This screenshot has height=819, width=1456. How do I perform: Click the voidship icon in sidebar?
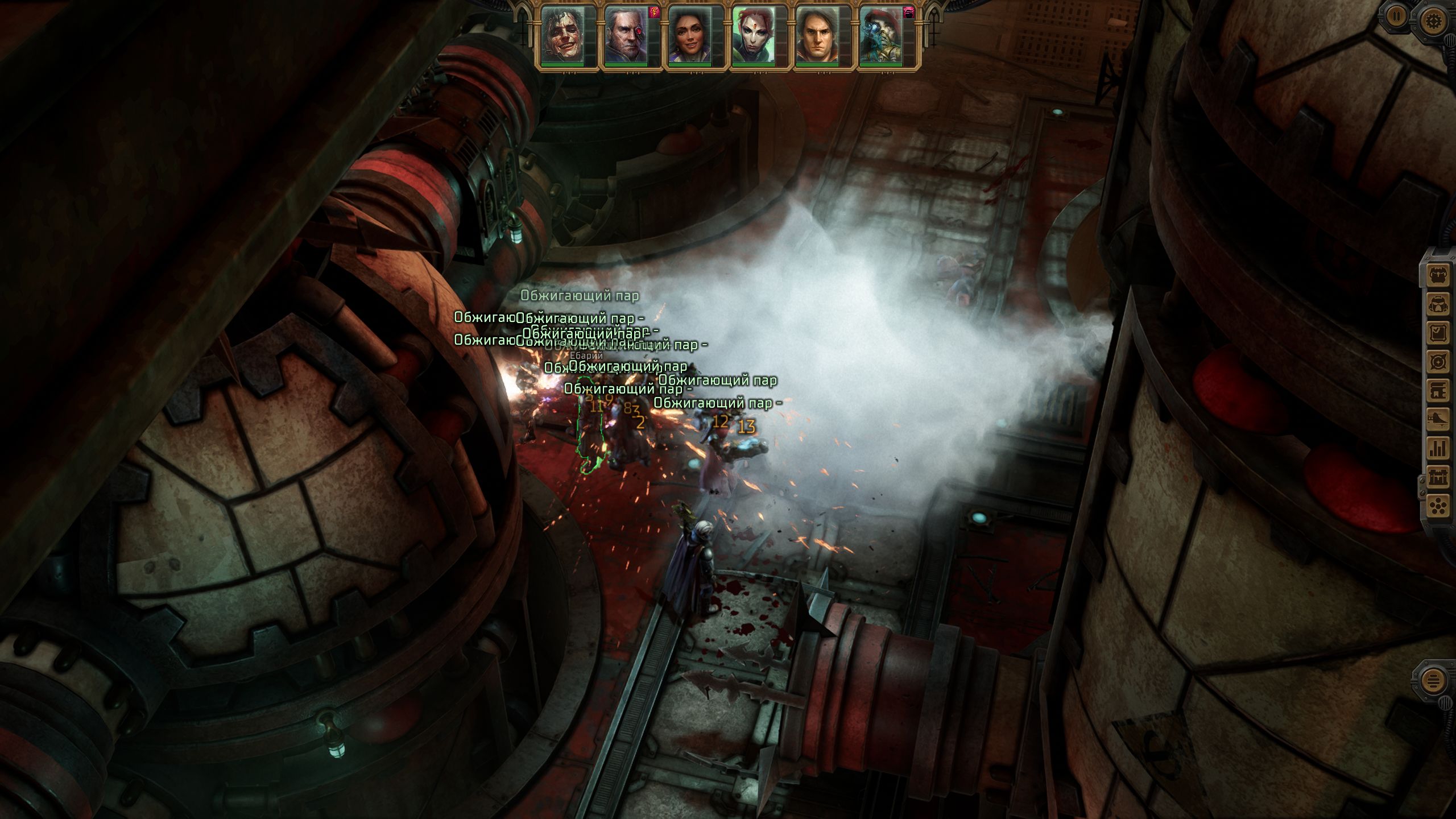(x=1438, y=419)
